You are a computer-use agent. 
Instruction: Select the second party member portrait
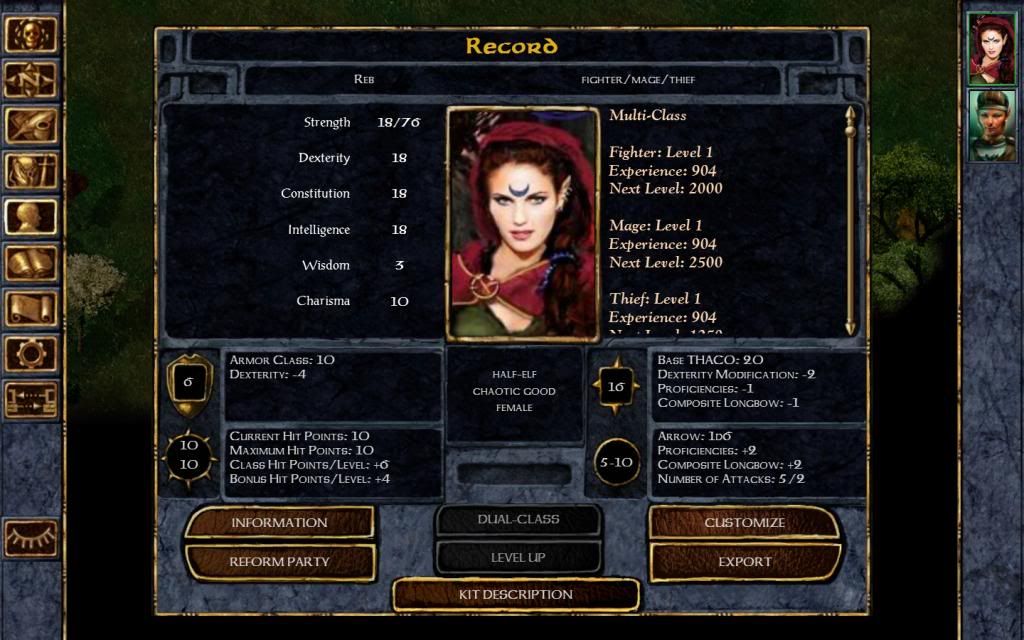pos(991,125)
